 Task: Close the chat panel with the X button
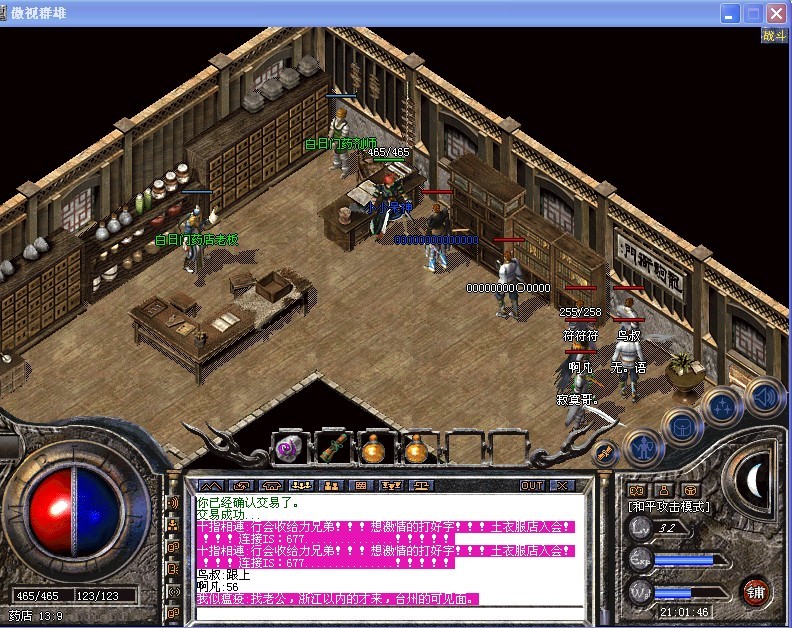point(563,485)
